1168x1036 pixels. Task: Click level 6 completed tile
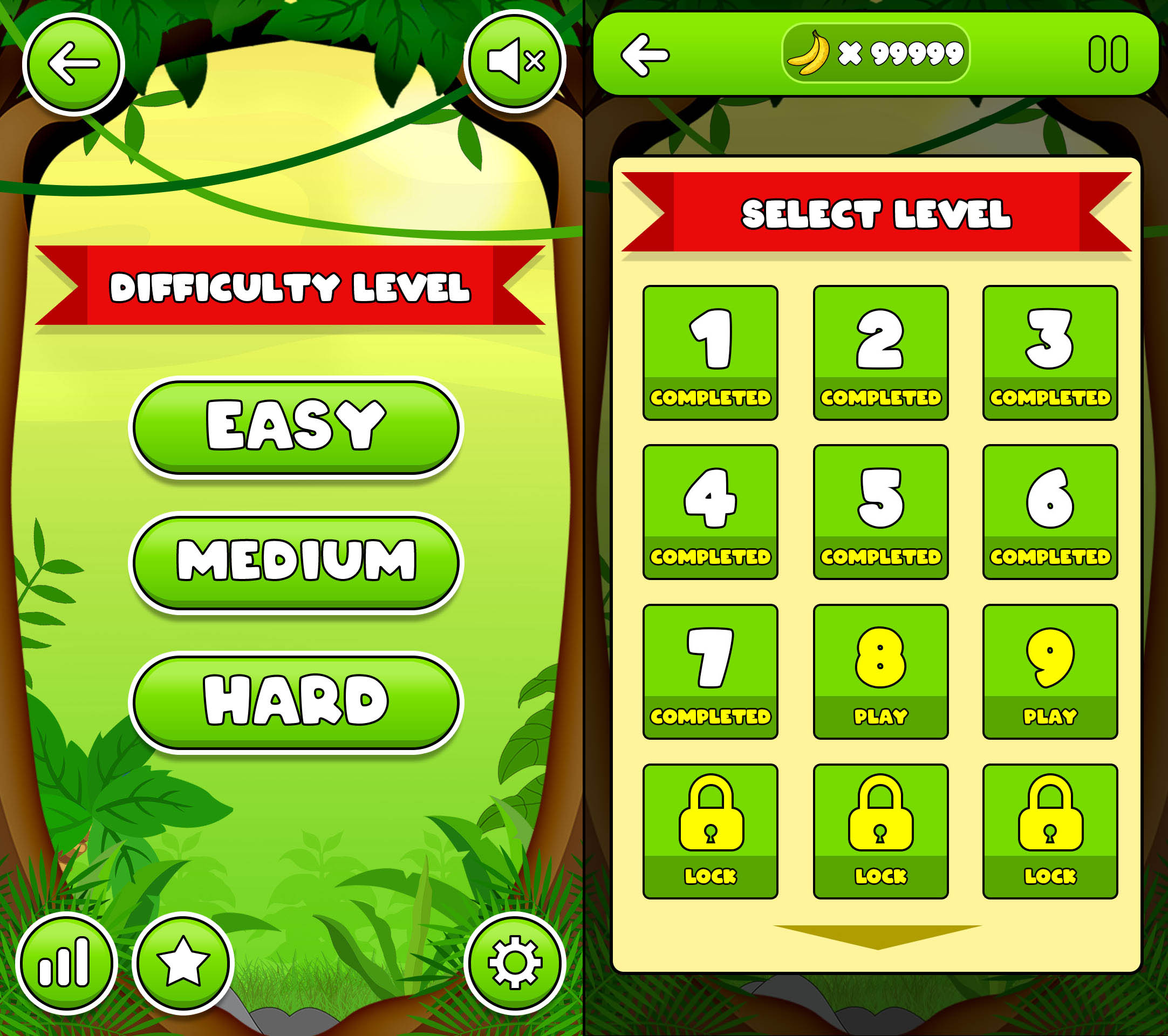click(x=1050, y=512)
